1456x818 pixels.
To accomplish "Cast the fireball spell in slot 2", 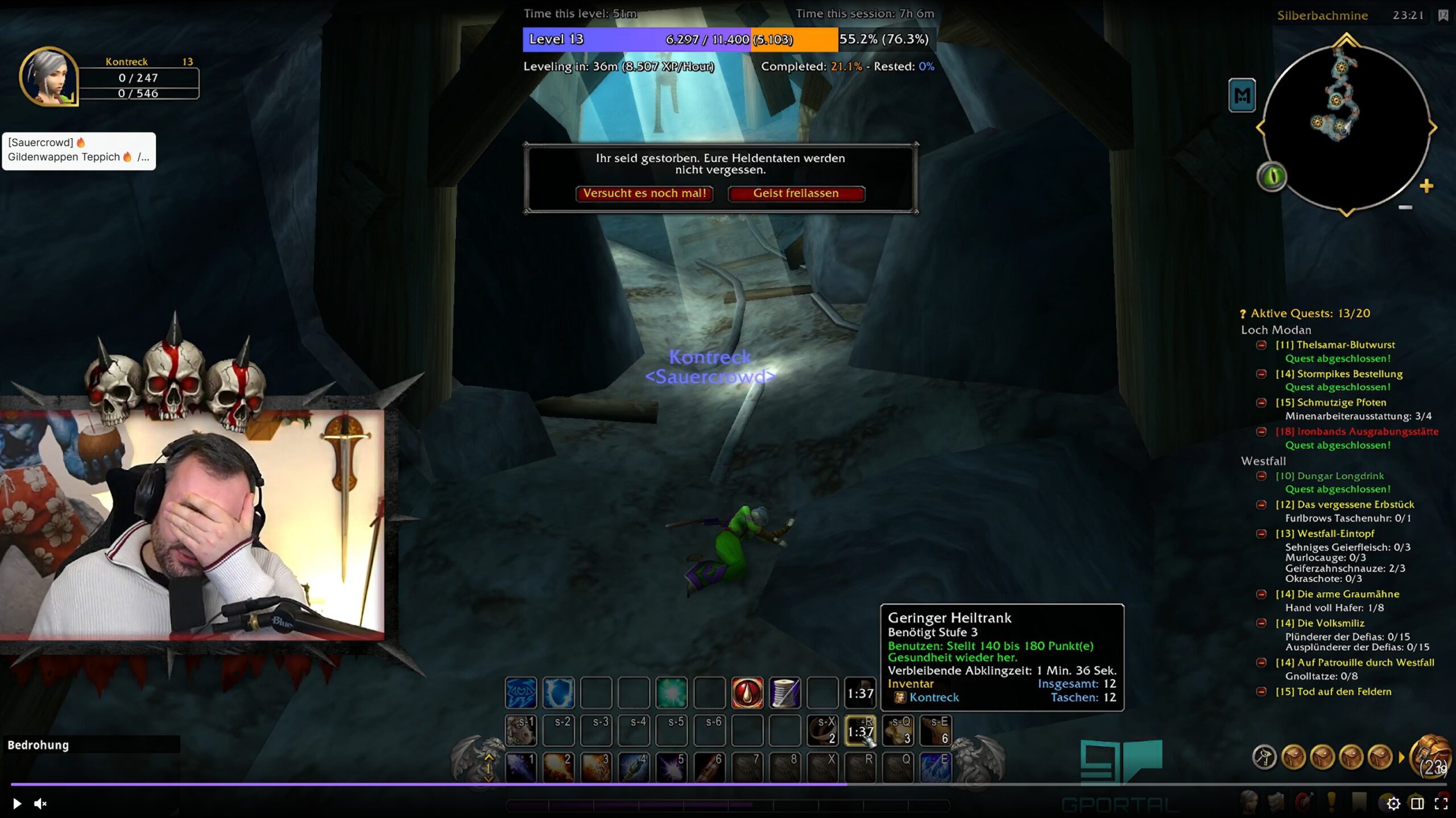I will click(x=558, y=766).
